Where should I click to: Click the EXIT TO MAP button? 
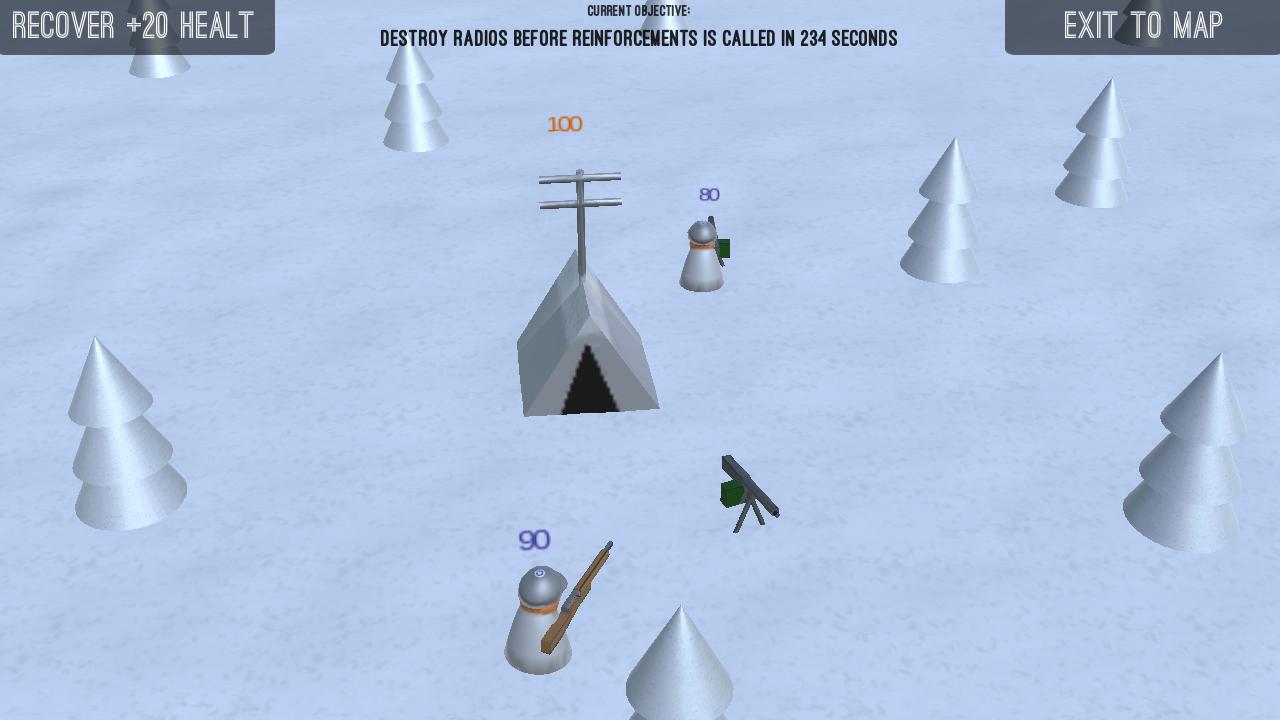point(1143,26)
